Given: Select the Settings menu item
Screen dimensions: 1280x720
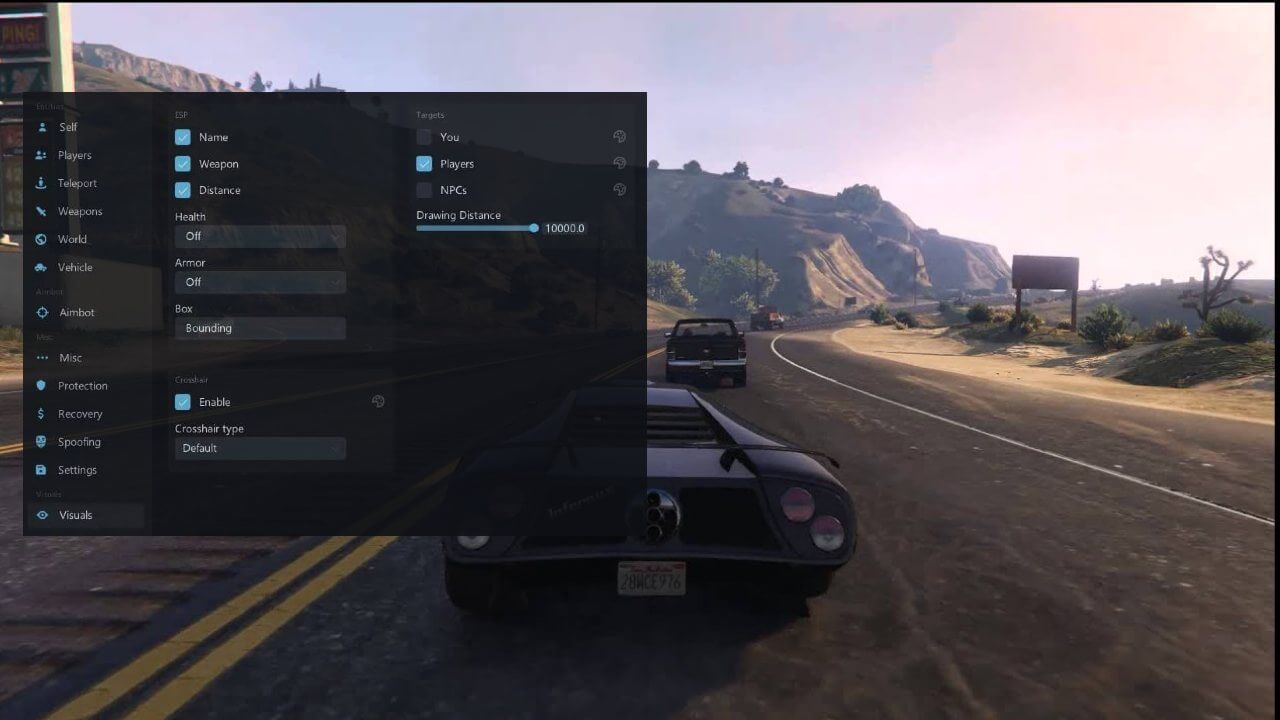Looking at the screenshot, I should click(x=42, y=469).
